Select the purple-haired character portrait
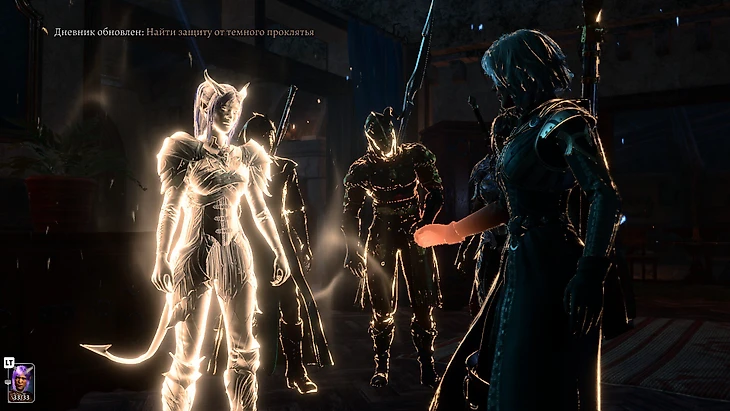 coord(22,381)
